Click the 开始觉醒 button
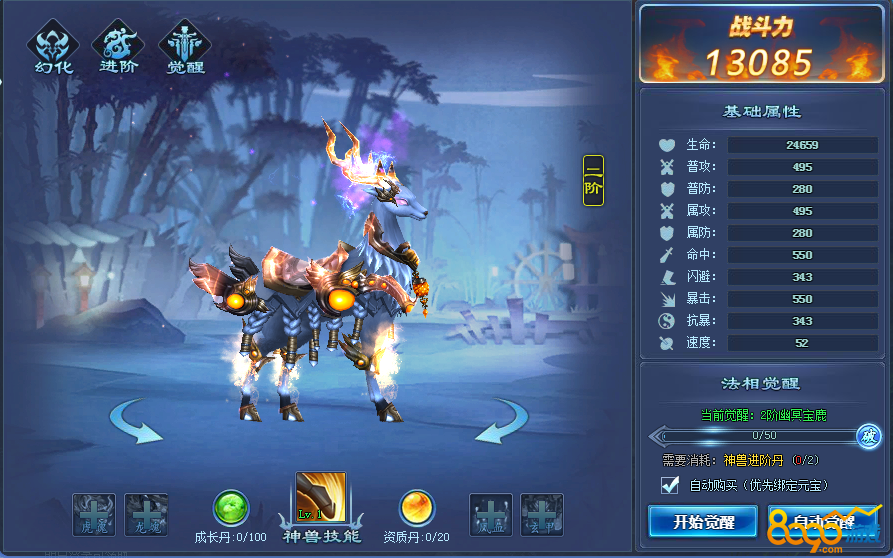This screenshot has width=893, height=558. (703, 521)
